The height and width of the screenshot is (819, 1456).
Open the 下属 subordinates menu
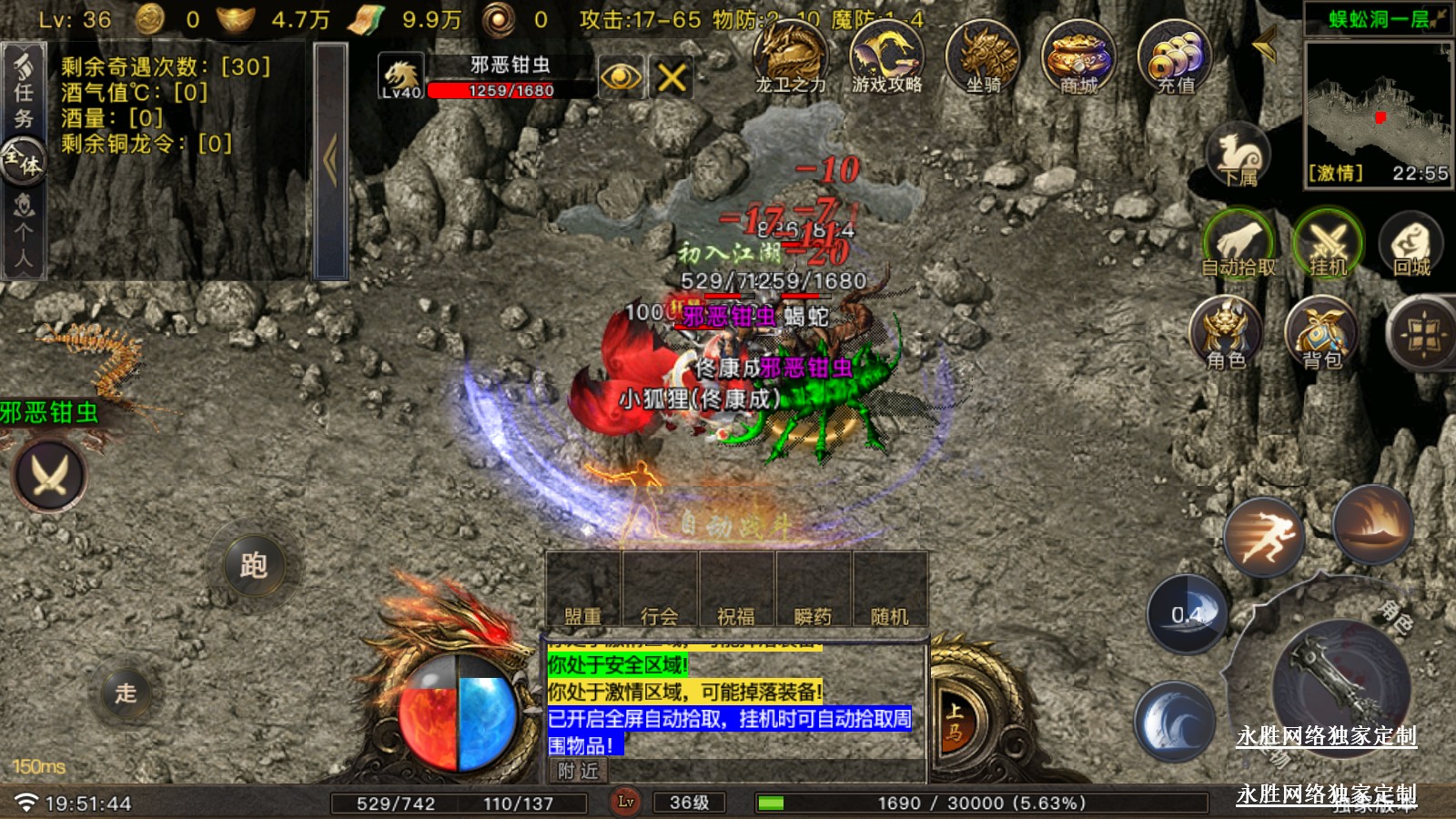[1239, 155]
